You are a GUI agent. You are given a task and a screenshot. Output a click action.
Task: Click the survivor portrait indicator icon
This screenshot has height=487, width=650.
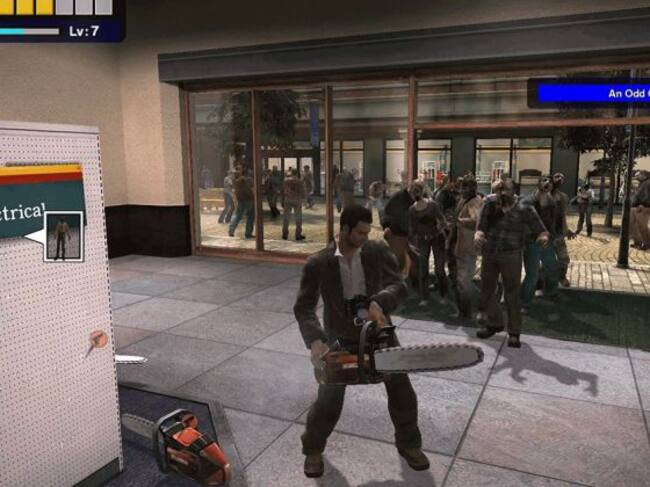(x=64, y=236)
